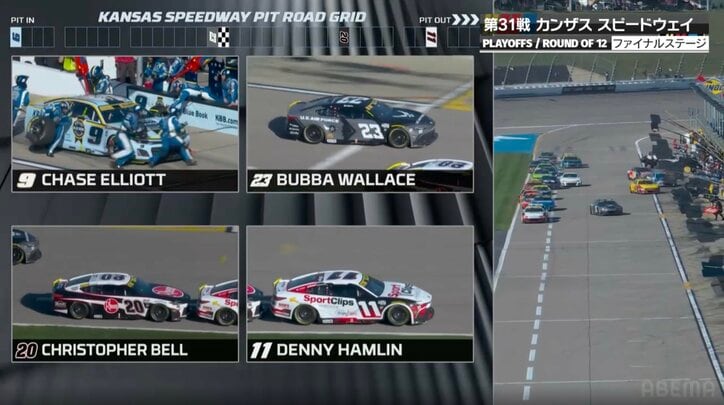
Task: Select Chase Elliott's pit camera panel
Action: (x=125, y=122)
